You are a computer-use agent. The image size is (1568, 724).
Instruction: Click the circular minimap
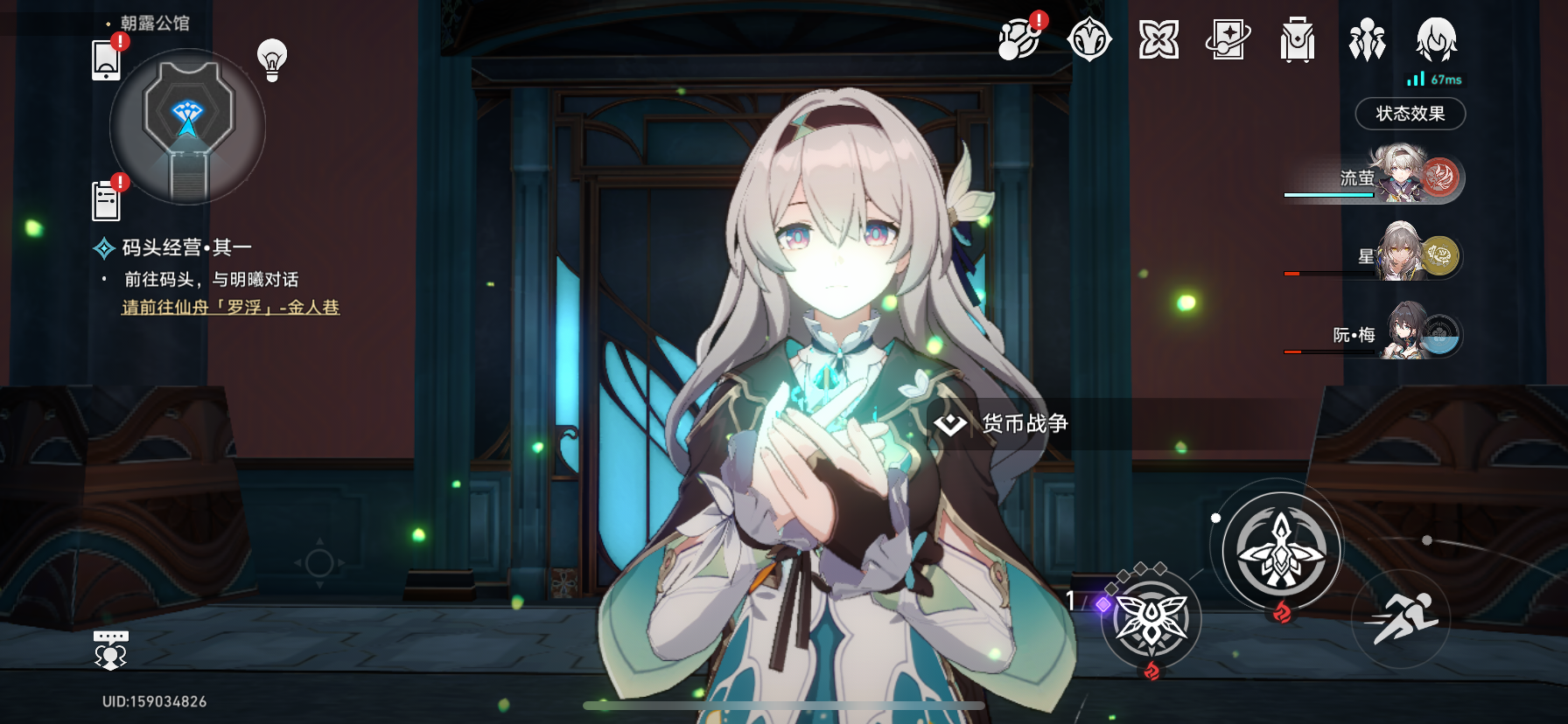pyautogui.click(x=187, y=125)
